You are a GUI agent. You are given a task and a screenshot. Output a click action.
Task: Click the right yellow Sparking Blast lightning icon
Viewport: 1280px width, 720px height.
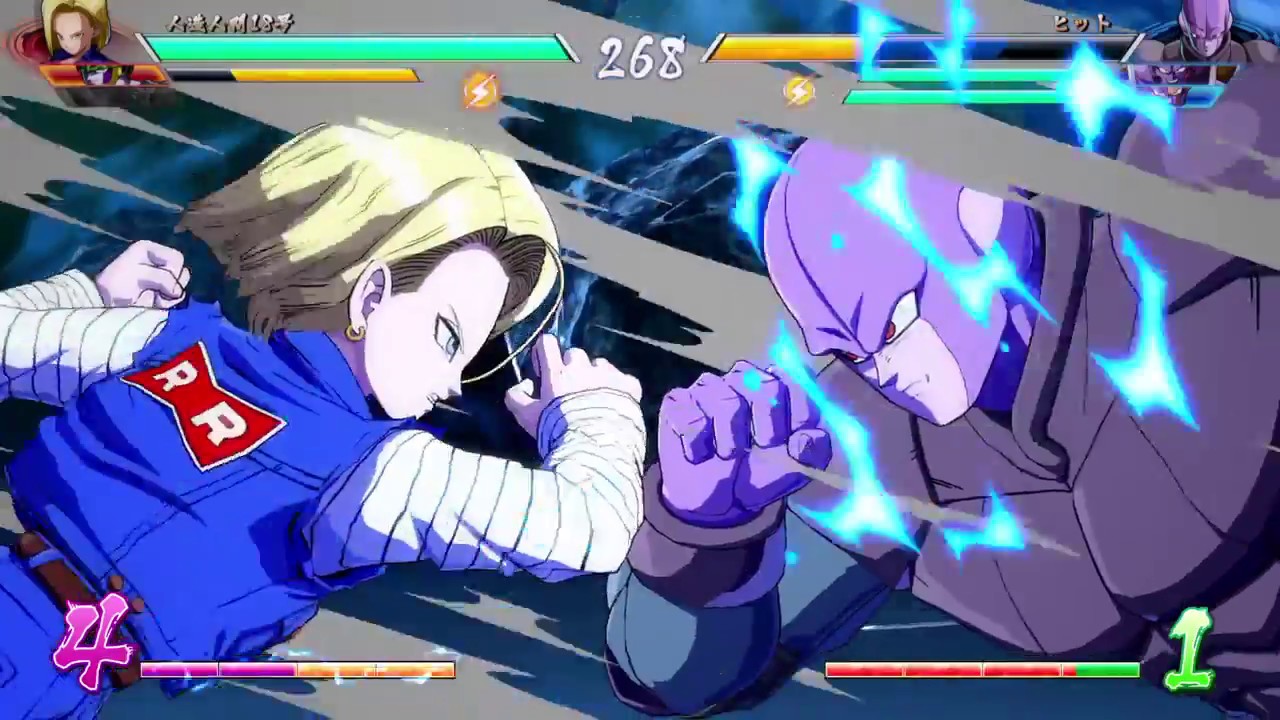click(796, 89)
